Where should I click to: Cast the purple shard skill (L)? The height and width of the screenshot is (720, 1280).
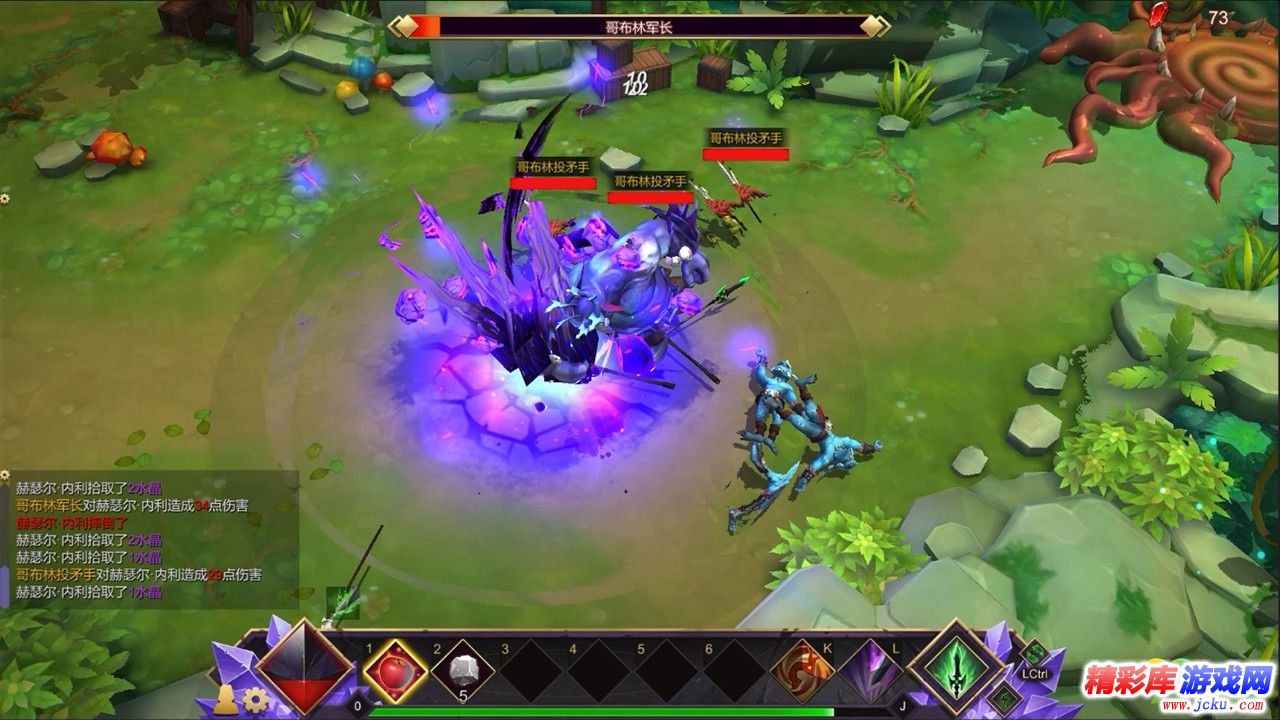point(870,669)
